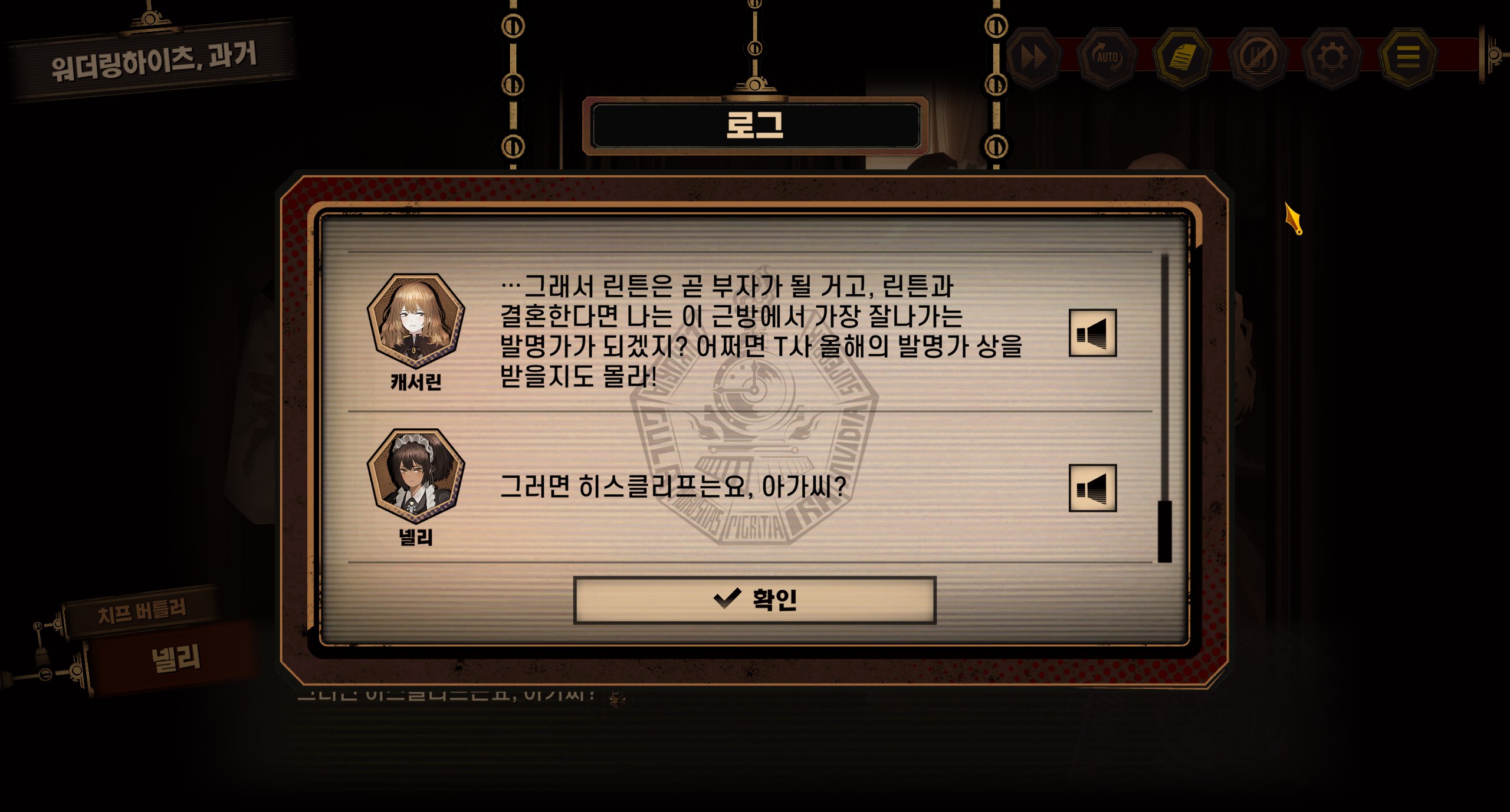Hide the UI with the crossed-out UI icon
1510x812 pixels.
coord(1258,57)
